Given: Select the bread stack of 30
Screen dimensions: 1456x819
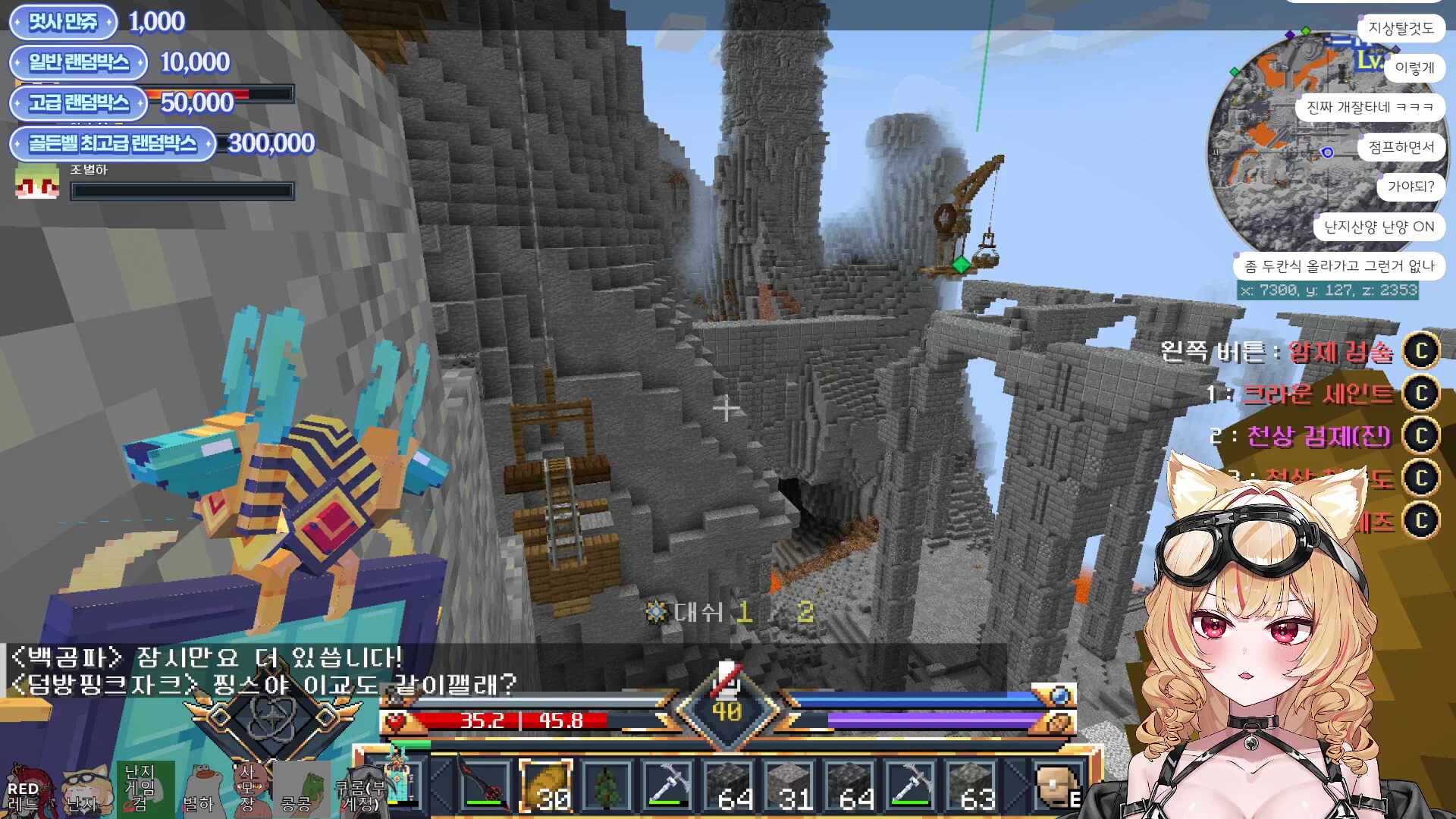Looking at the screenshot, I should tap(545, 786).
